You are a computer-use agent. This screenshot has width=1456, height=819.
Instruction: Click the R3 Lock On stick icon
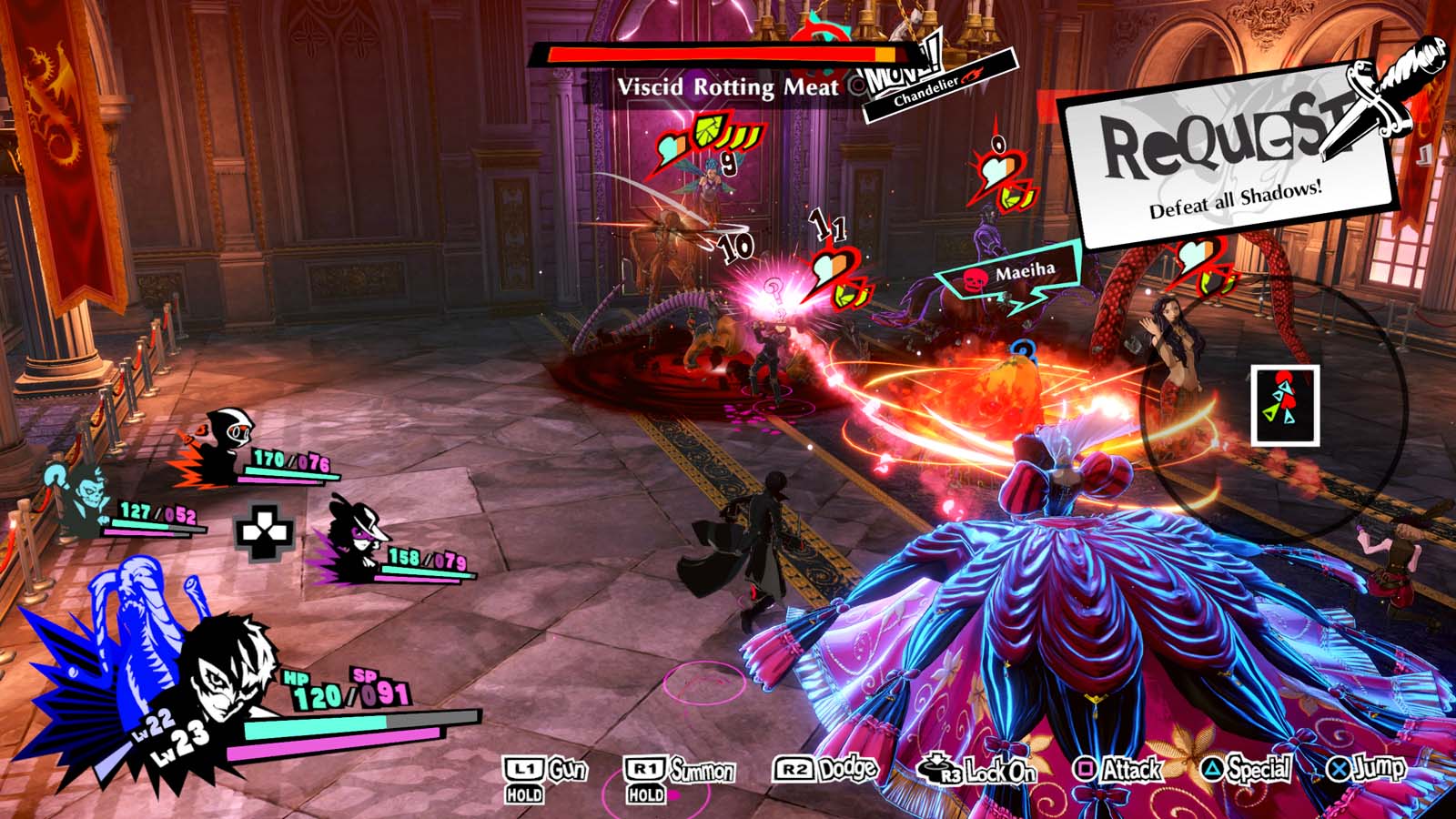[937, 767]
